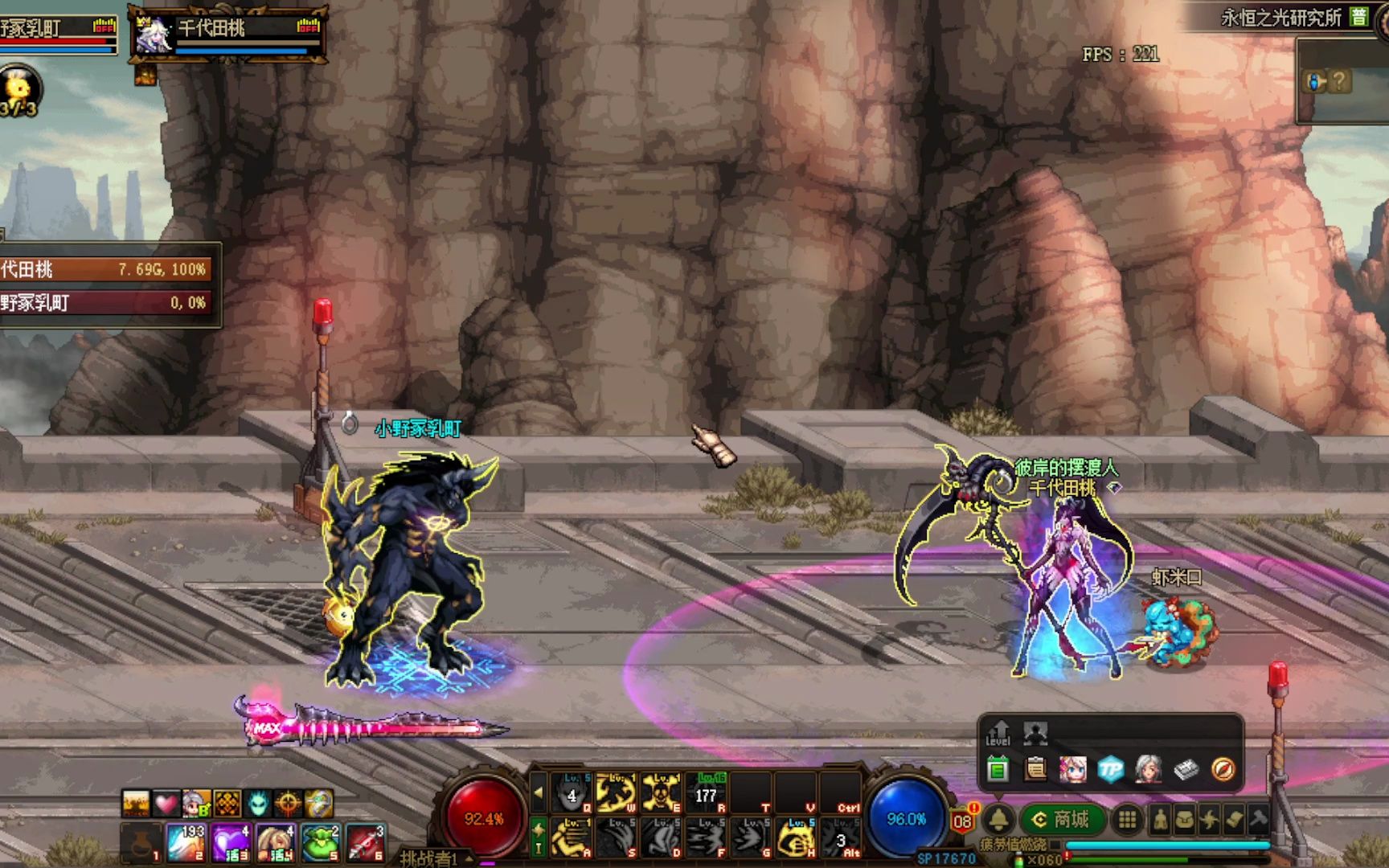This screenshot has width=1389, height=868.
Task: Click the 千代田桃 damage meter row
Action: tap(106, 269)
